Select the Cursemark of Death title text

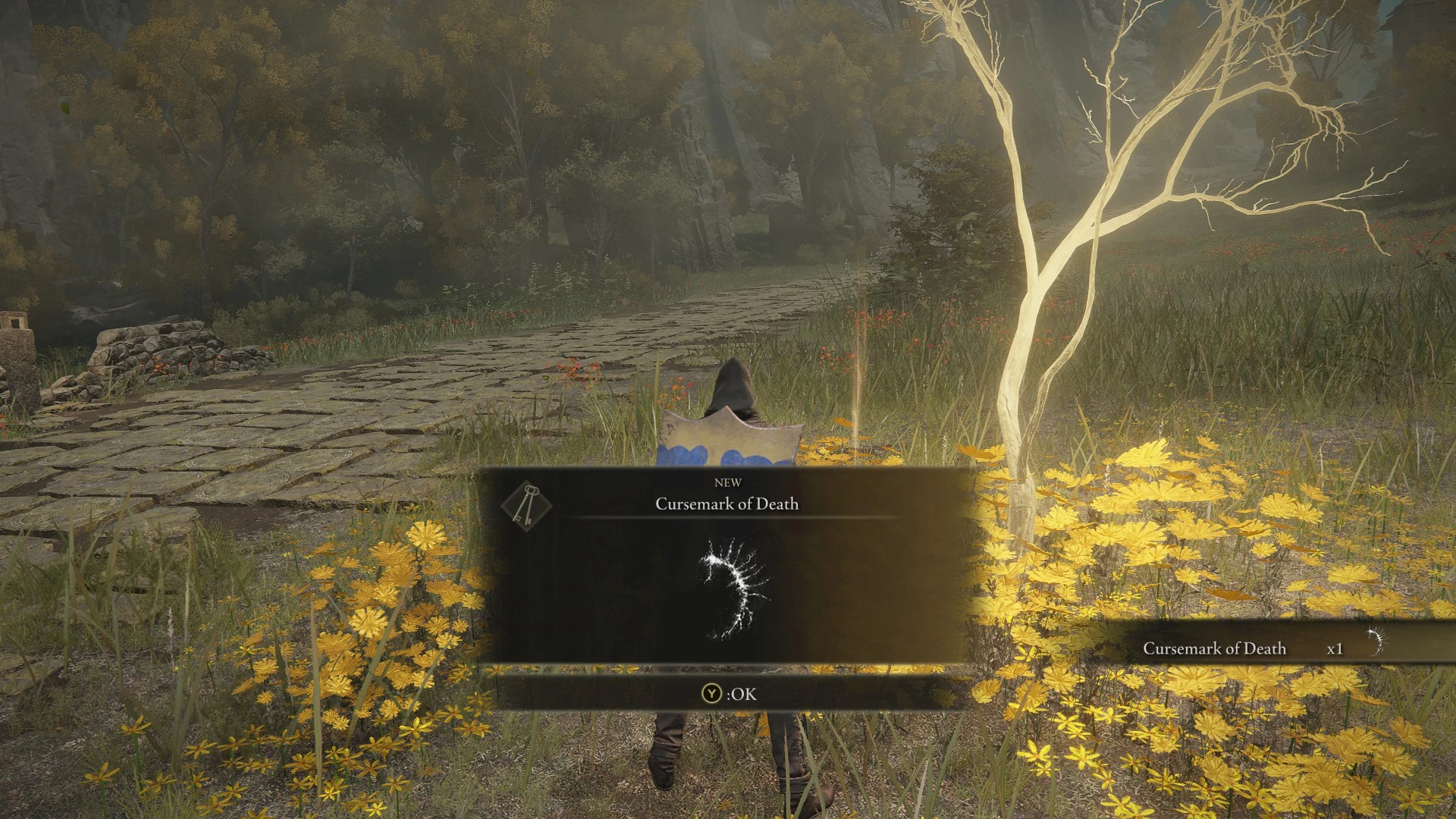[726, 504]
